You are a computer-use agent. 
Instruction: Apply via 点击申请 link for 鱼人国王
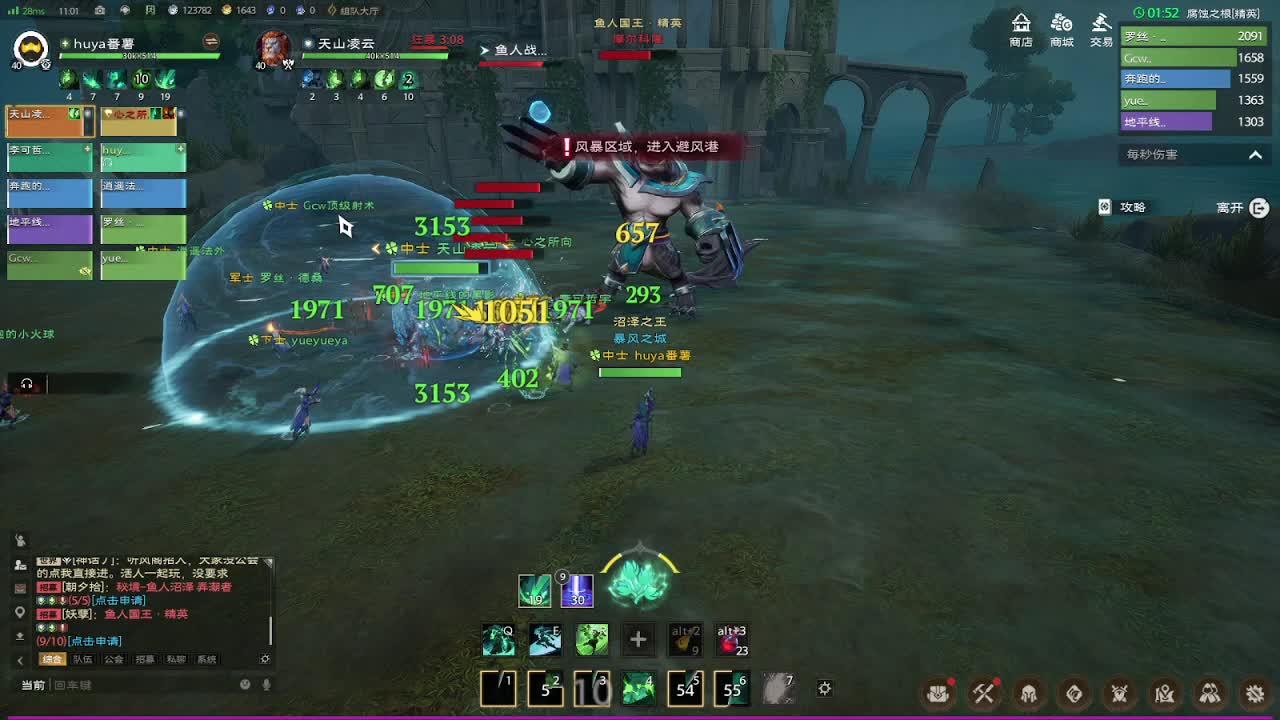pyautogui.click(x=94, y=641)
